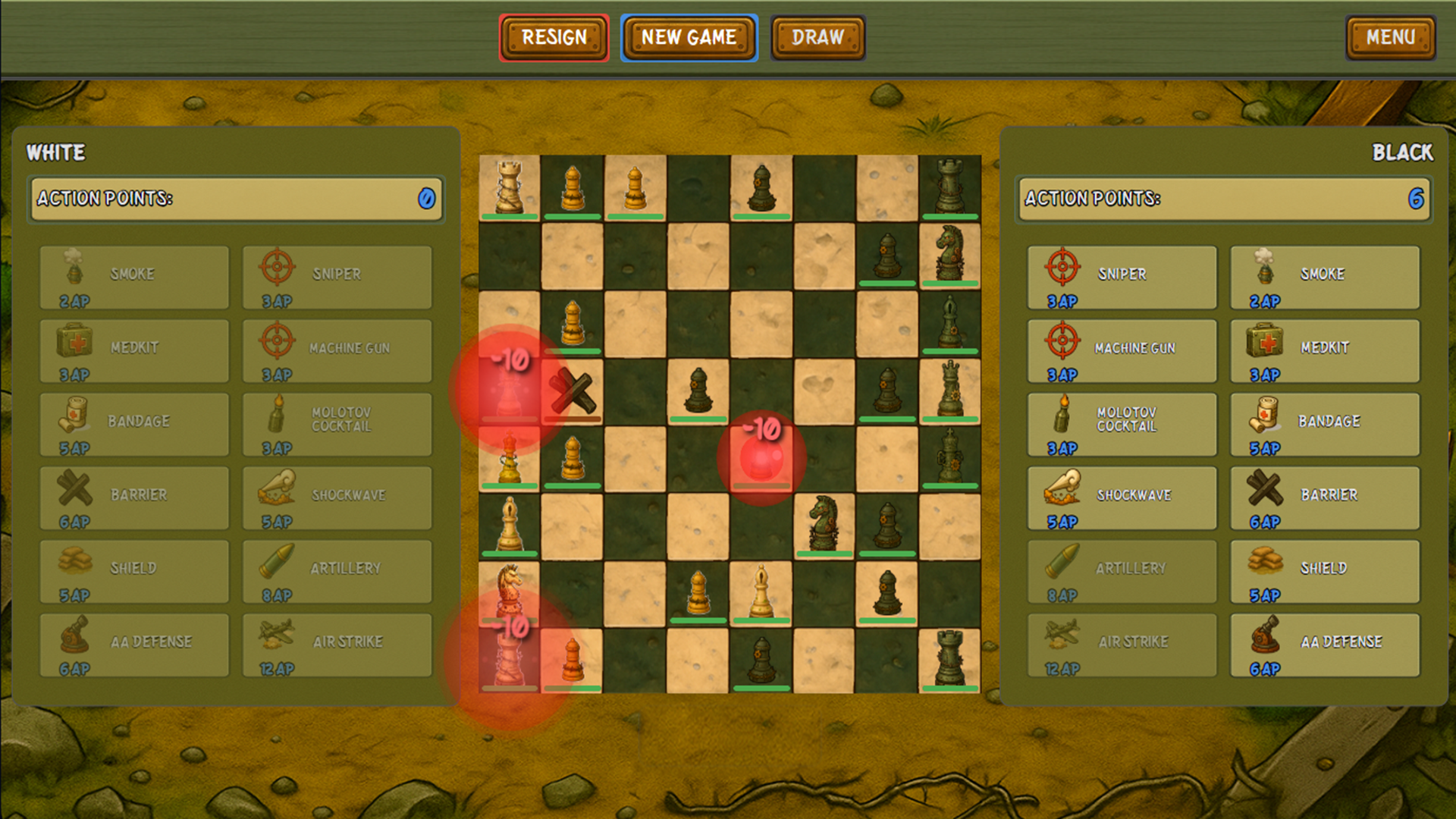The width and height of the screenshot is (1456, 819).
Task: Select the Smoke ability in White's panel
Action: pyautogui.click(x=134, y=275)
